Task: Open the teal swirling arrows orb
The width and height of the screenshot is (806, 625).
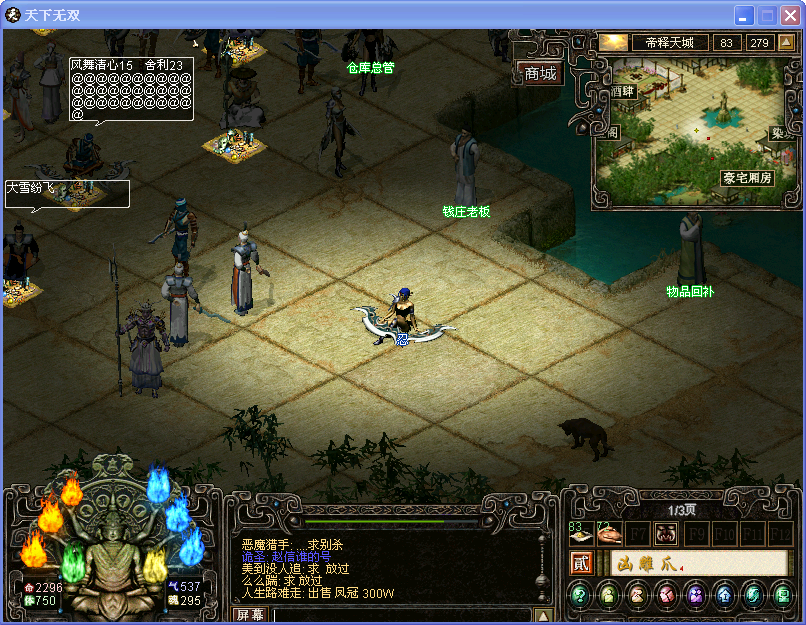Action: tap(753, 597)
